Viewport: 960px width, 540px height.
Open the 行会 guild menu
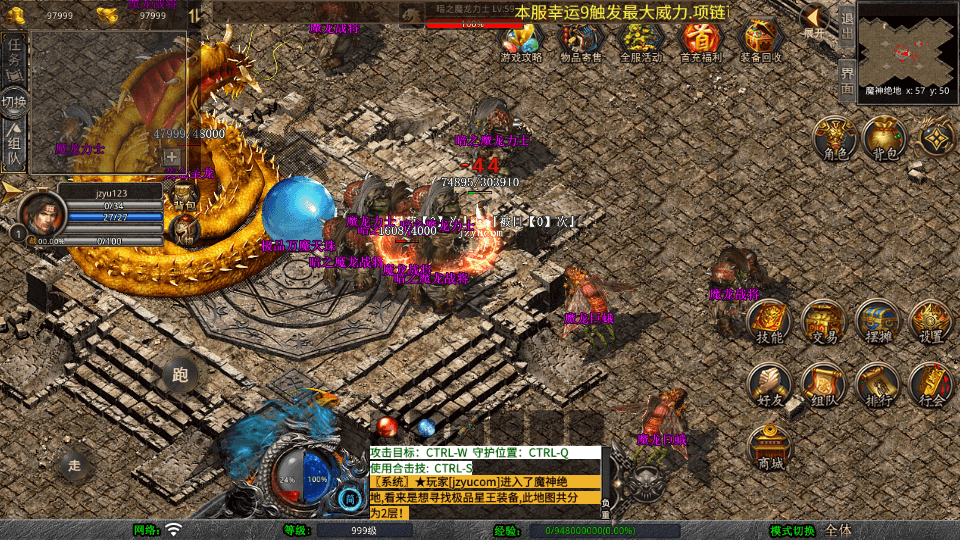pos(931,383)
